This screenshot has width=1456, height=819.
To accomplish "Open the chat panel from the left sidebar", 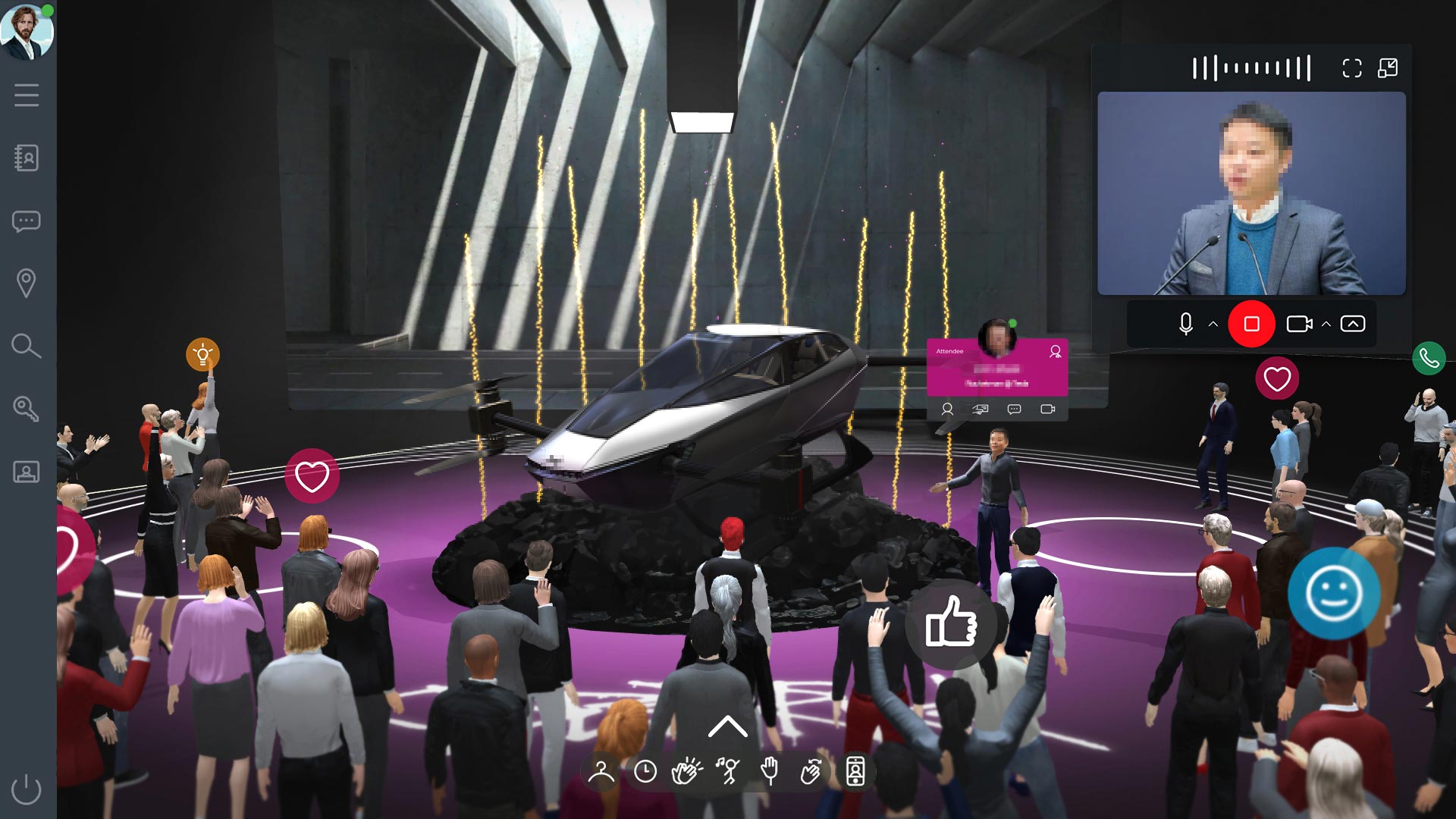I will (x=27, y=221).
